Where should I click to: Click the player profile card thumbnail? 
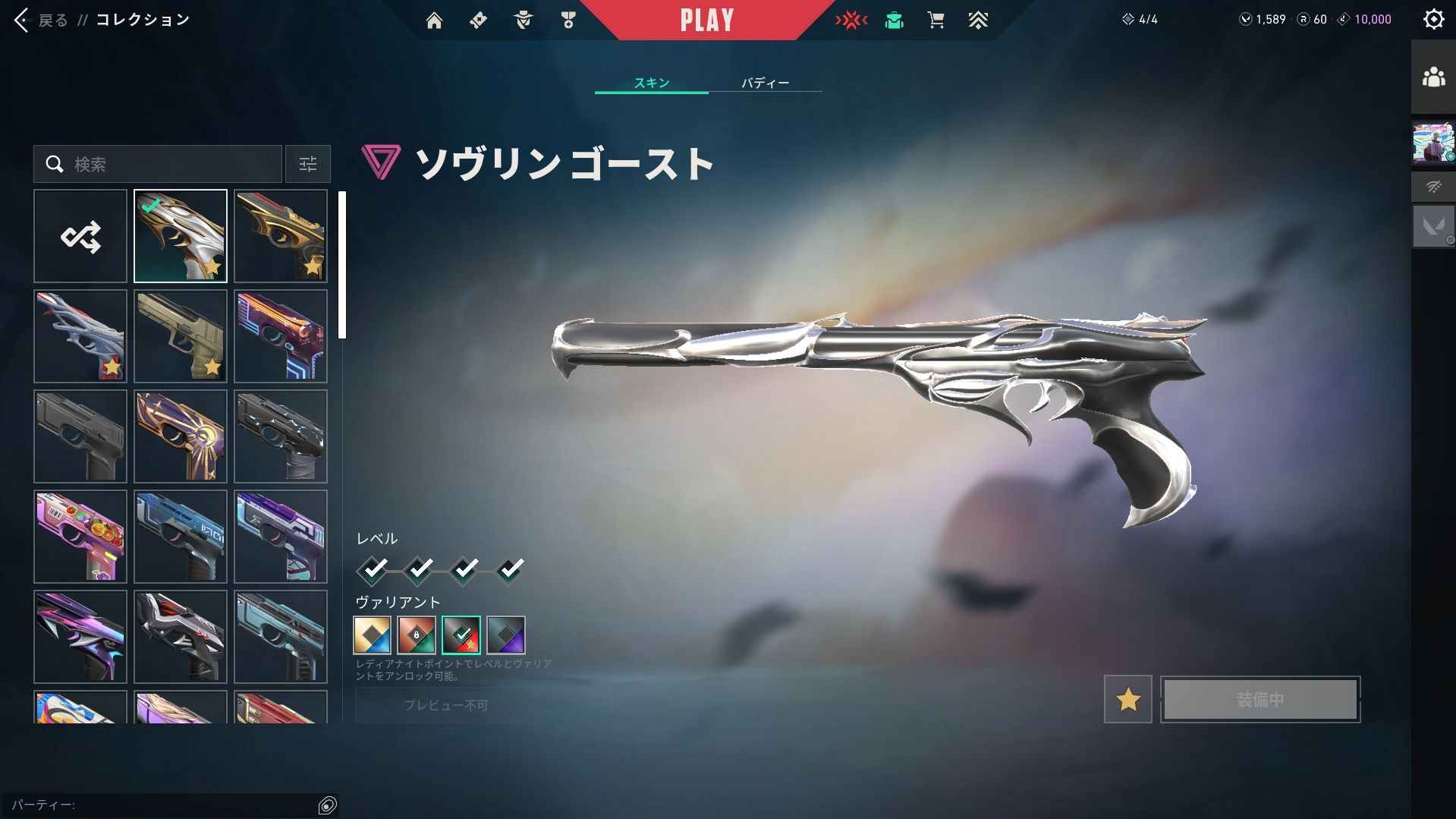click(1433, 143)
